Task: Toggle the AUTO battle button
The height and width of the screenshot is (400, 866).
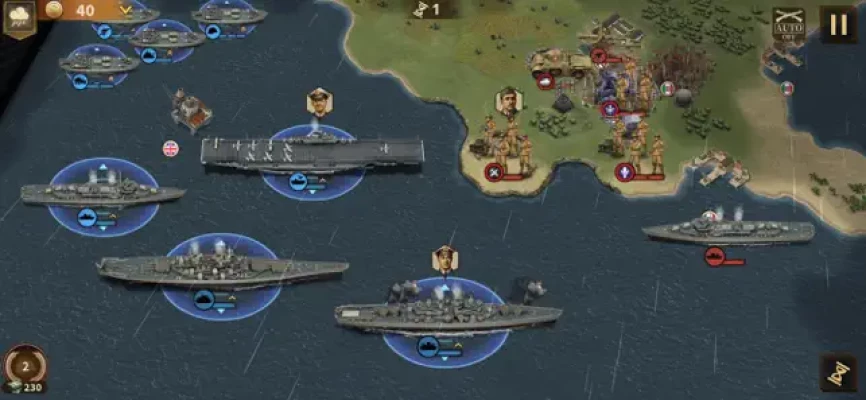Action: click(x=788, y=23)
